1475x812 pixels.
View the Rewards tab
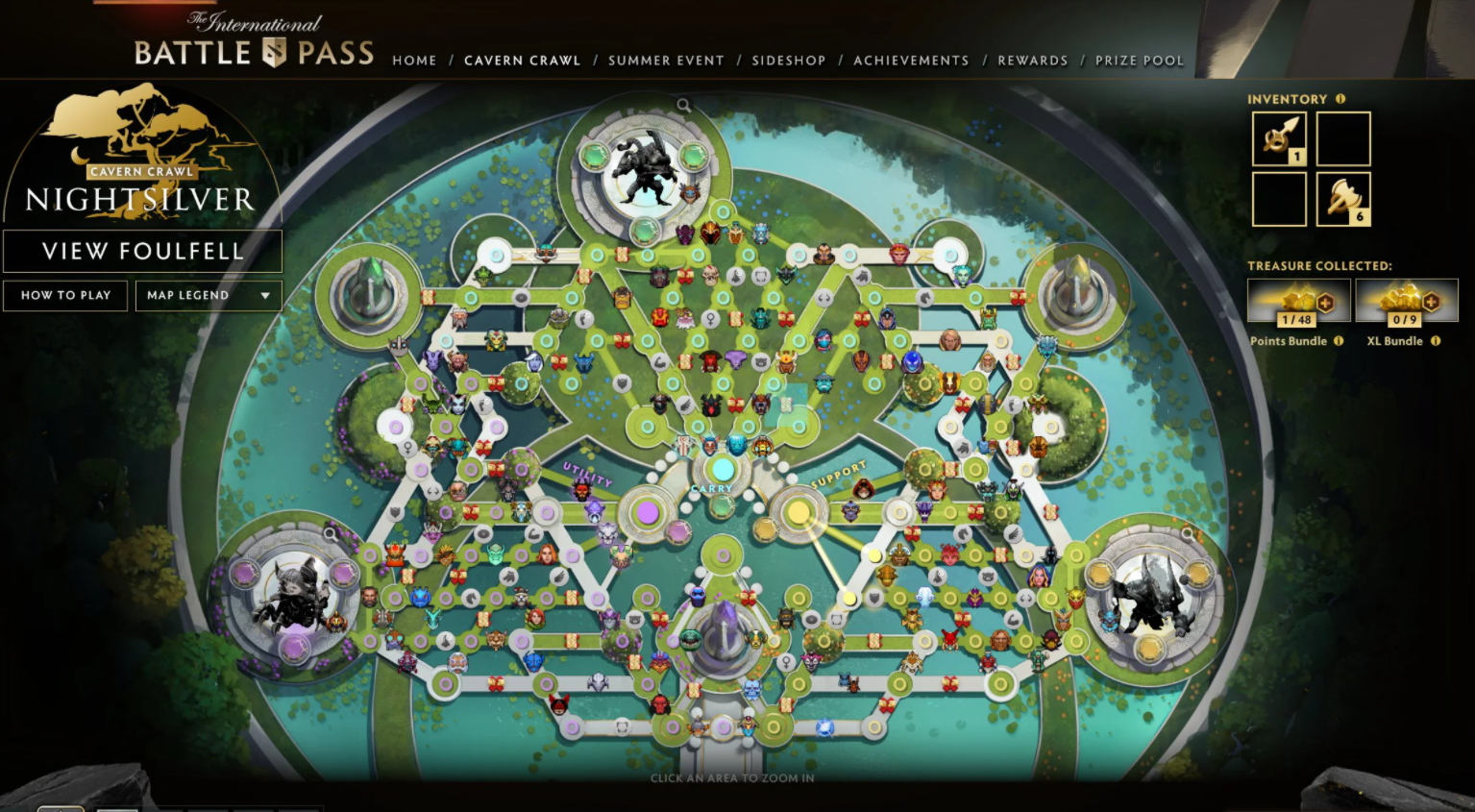coord(1032,61)
